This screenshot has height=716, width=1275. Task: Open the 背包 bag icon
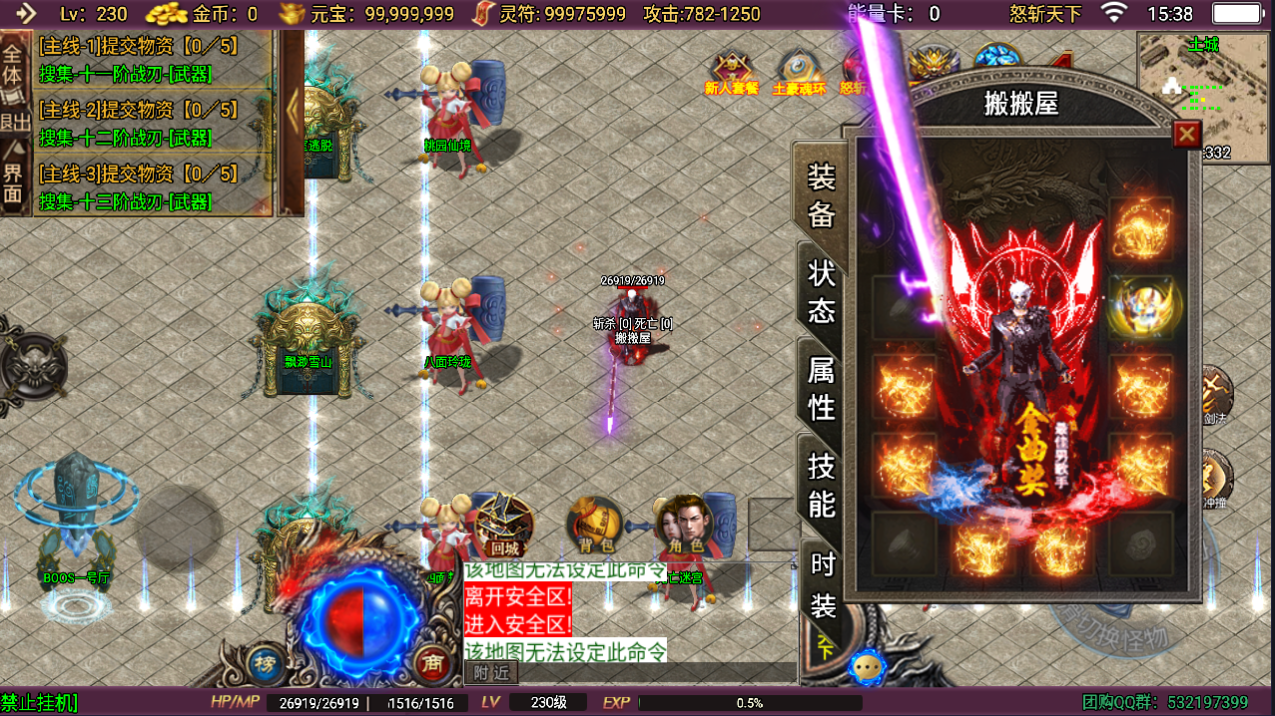pos(594,524)
